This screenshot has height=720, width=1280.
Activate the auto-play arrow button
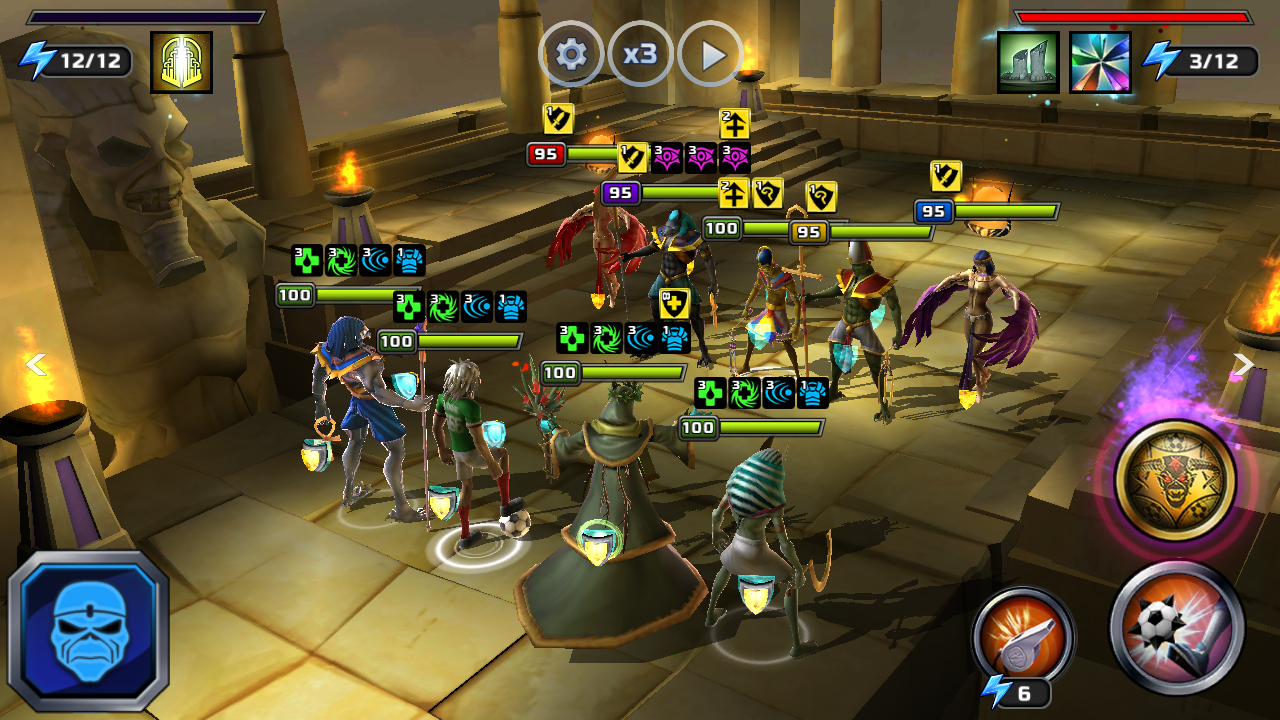(711, 54)
